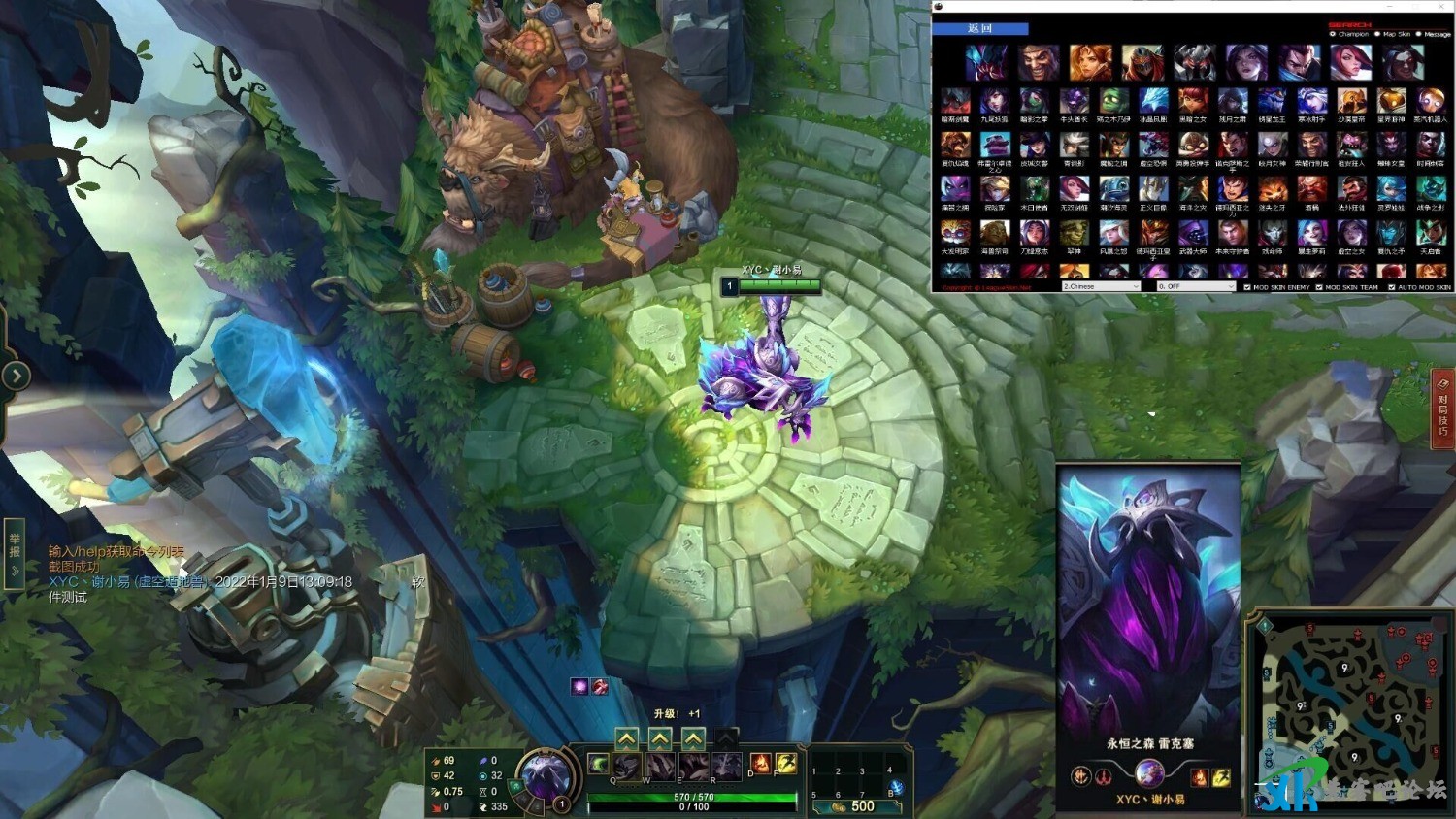Open the 2.Chinese language dropdown

tap(1100, 286)
